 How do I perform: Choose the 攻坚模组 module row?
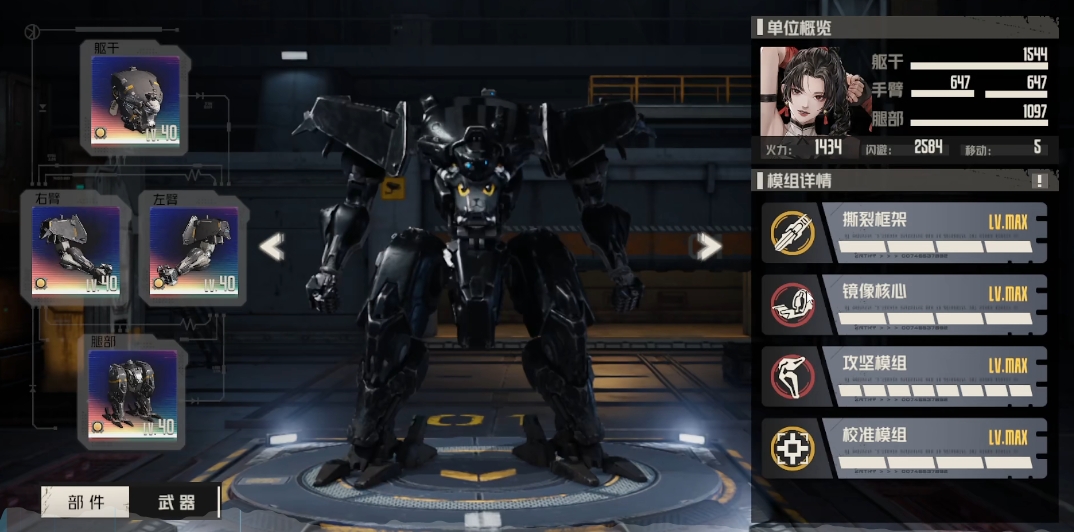[x=906, y=376]
